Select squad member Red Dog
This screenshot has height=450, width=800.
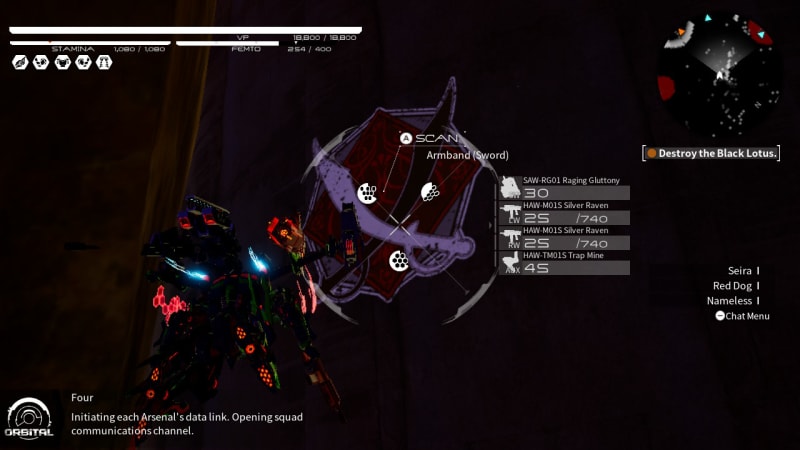(734, 286)
